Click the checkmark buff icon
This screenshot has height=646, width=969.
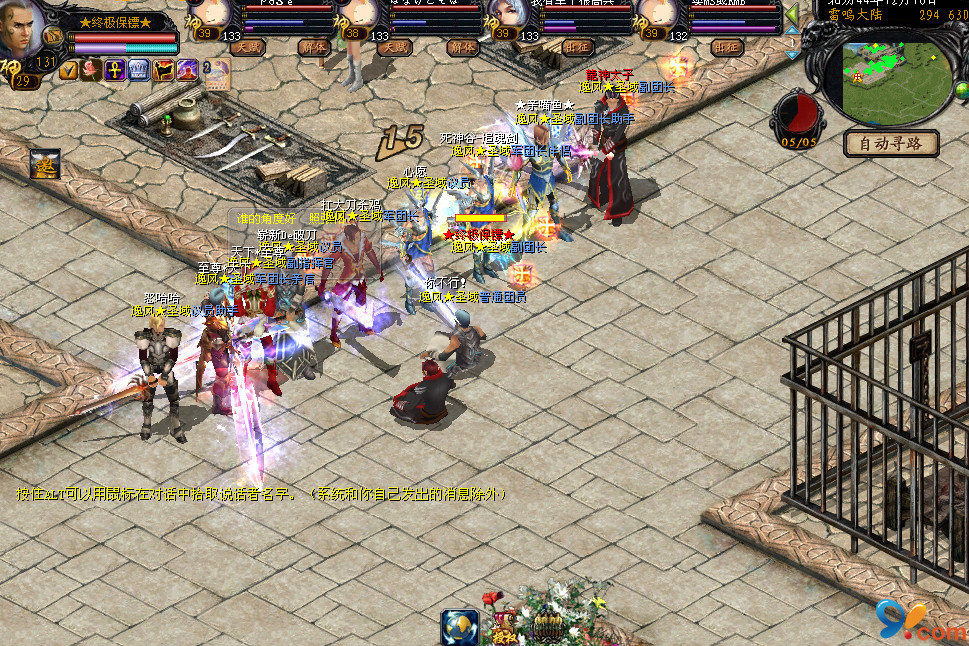pyautogui.click(x=69, y=70)
